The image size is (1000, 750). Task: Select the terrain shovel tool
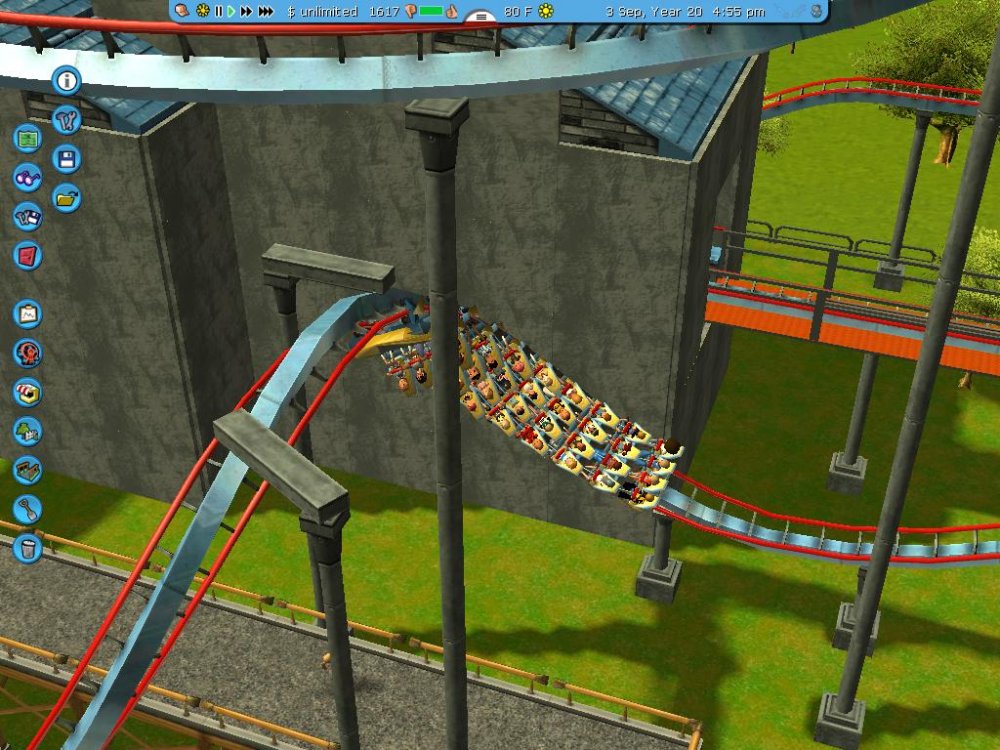coord(28,509)
